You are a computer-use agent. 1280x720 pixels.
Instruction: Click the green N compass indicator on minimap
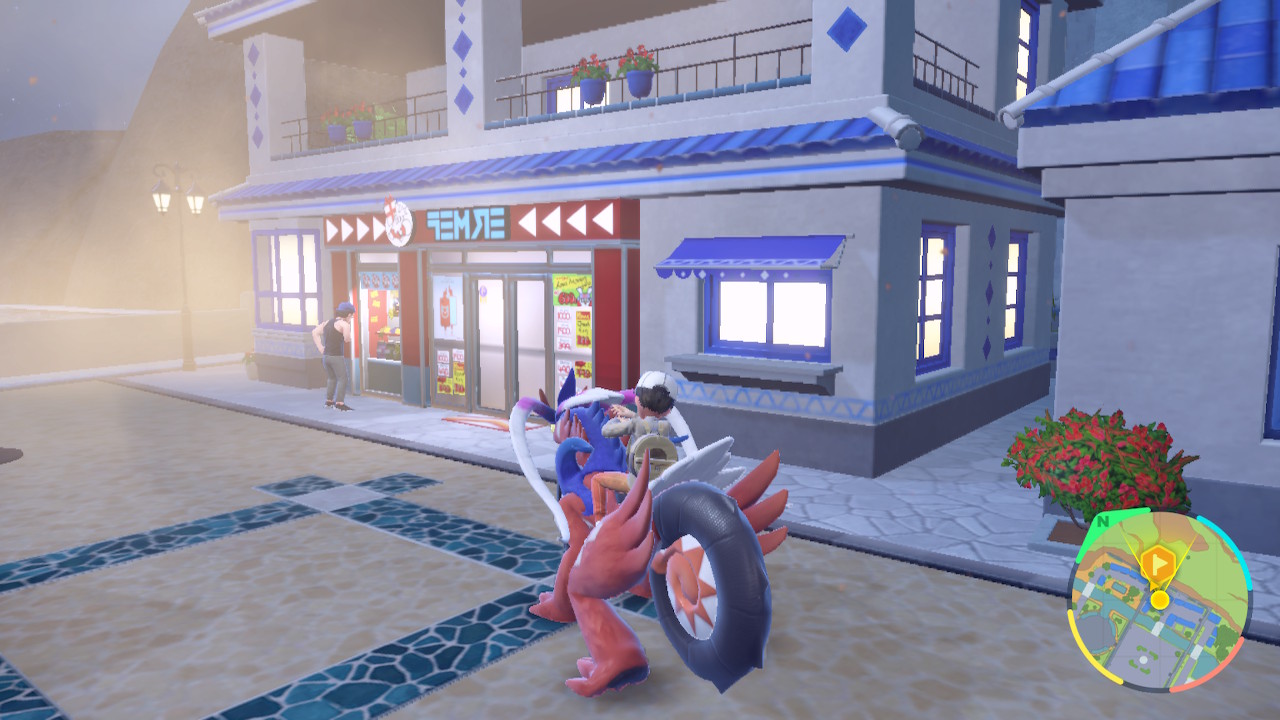pos(1102,521)
